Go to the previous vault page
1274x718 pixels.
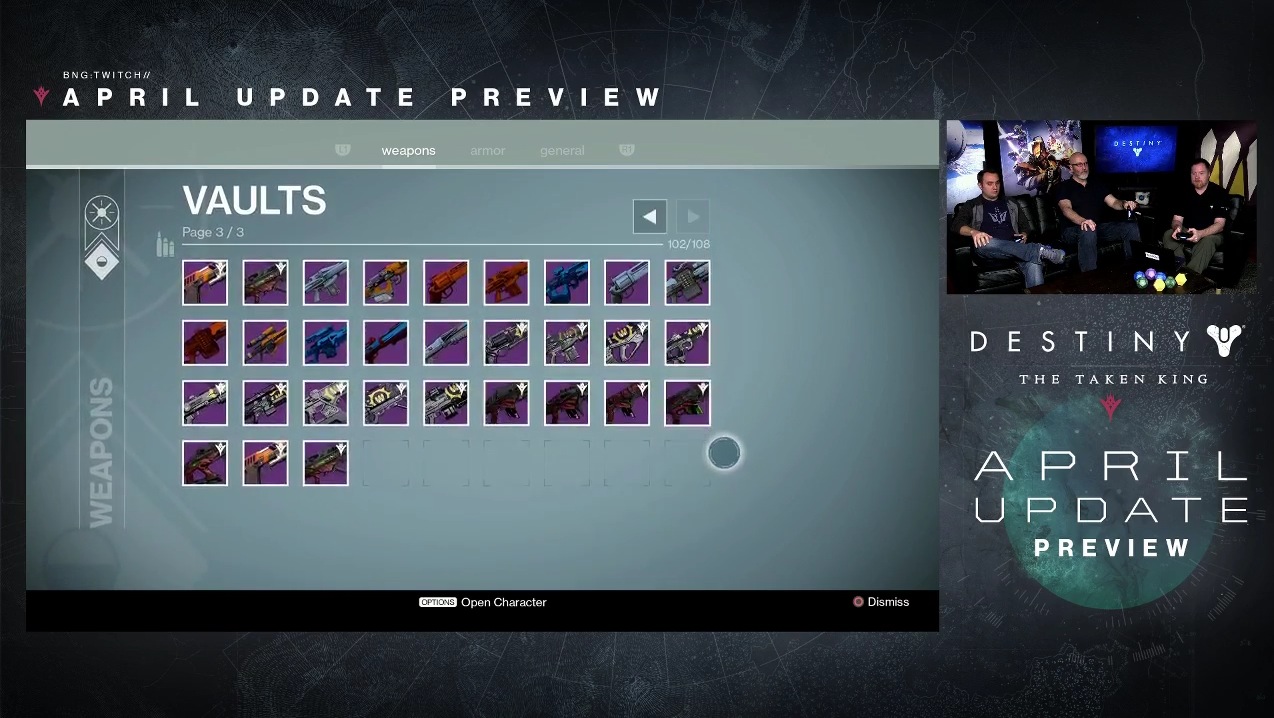tap(650, 216)
